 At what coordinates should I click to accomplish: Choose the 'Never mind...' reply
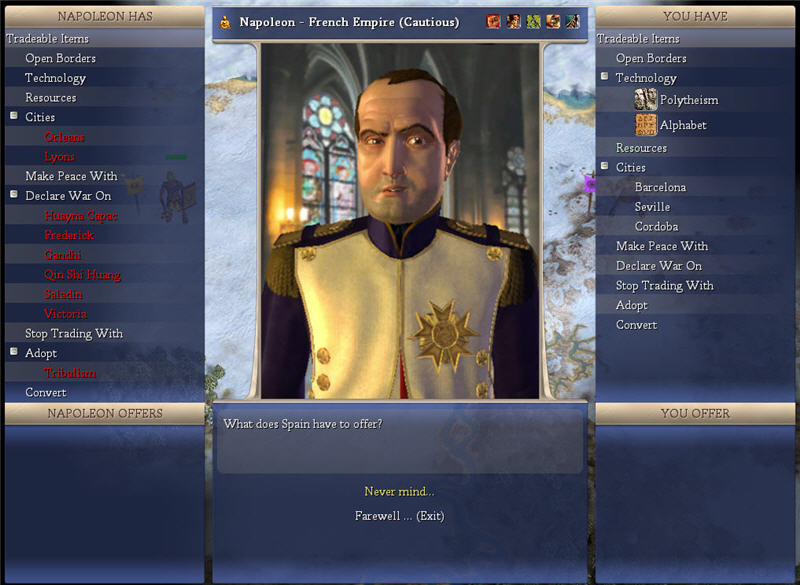(x=399, y=491)
